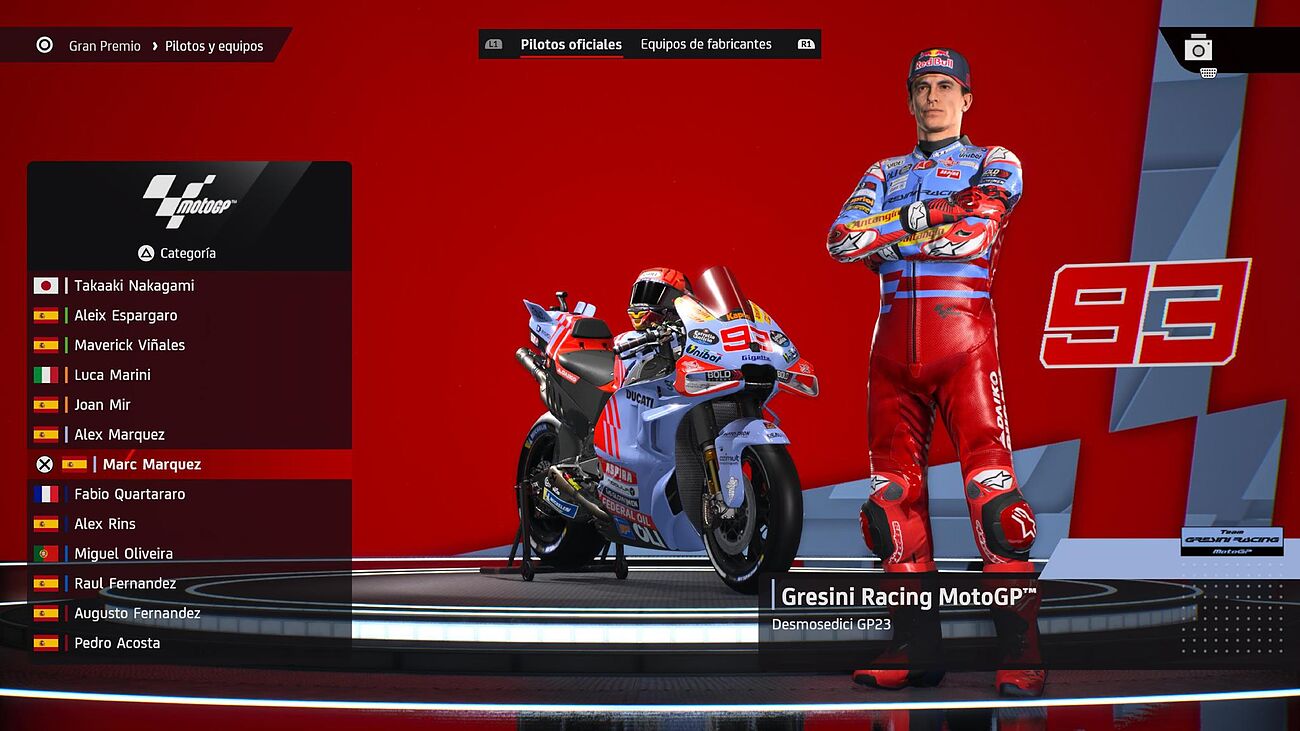Open the Categoría selector under the MotoGP logo
Screen dimensions: 1300x731
tap(177, 254)
